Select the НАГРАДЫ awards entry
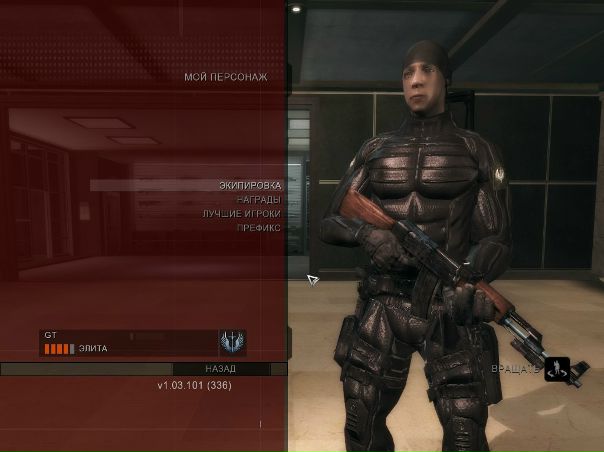604x452 pixels. click(x=258, y=199)
